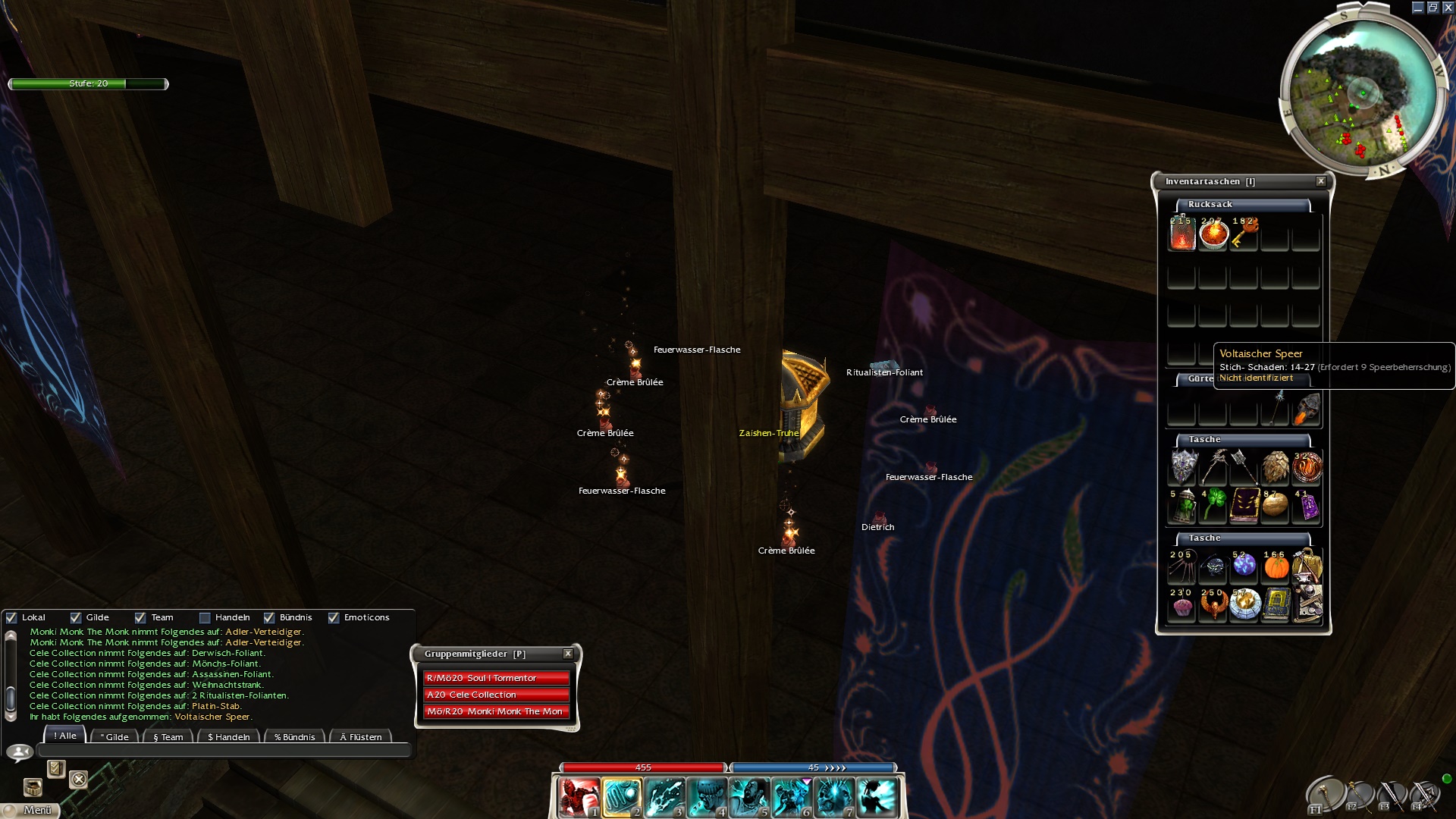Switch to the Gilde chat tab
The height and width of the screenshot is (819, 1456).
(x=115, y=736)
